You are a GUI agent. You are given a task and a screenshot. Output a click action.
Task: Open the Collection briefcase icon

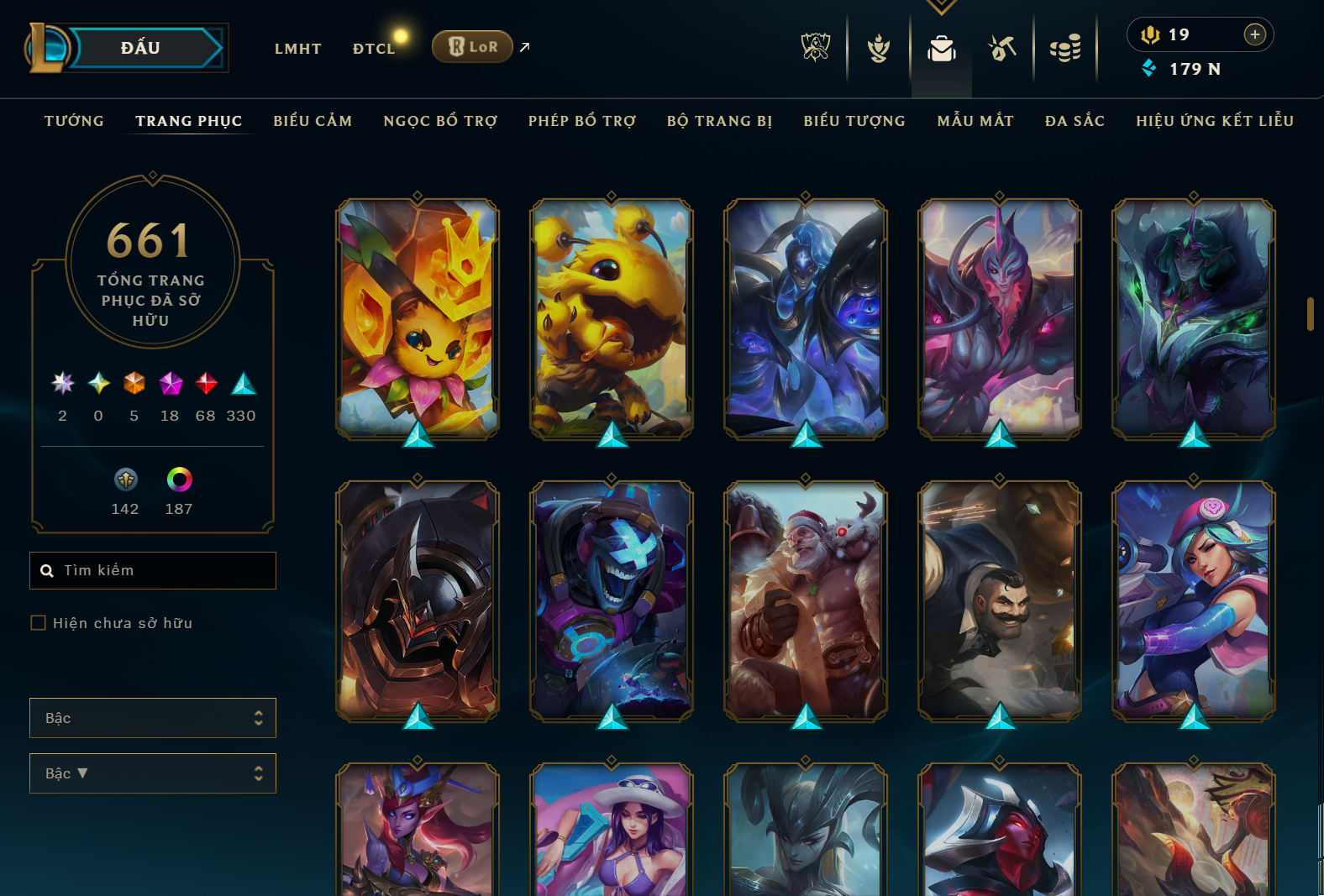(941, 49)
